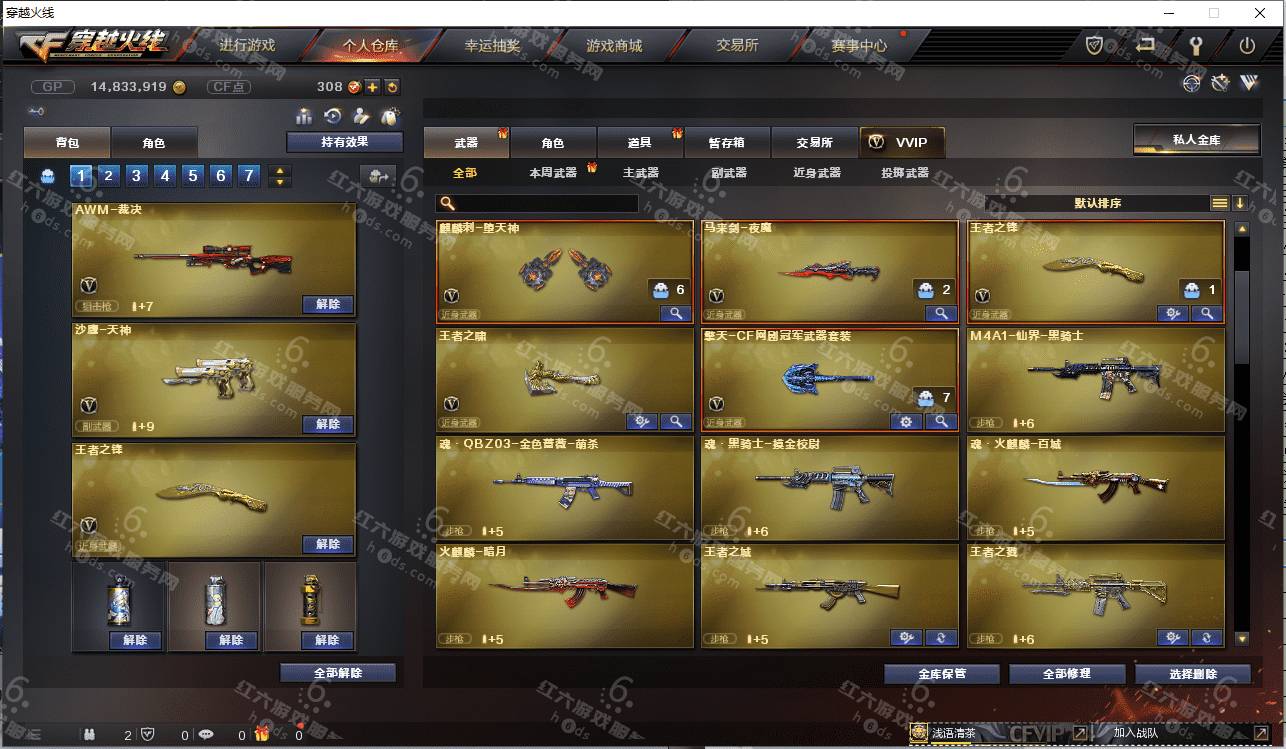Viewport: 1286px width, 749px height.
Task: Open the 游戏商城 menu at the top
Action: (x=614, y=45)
